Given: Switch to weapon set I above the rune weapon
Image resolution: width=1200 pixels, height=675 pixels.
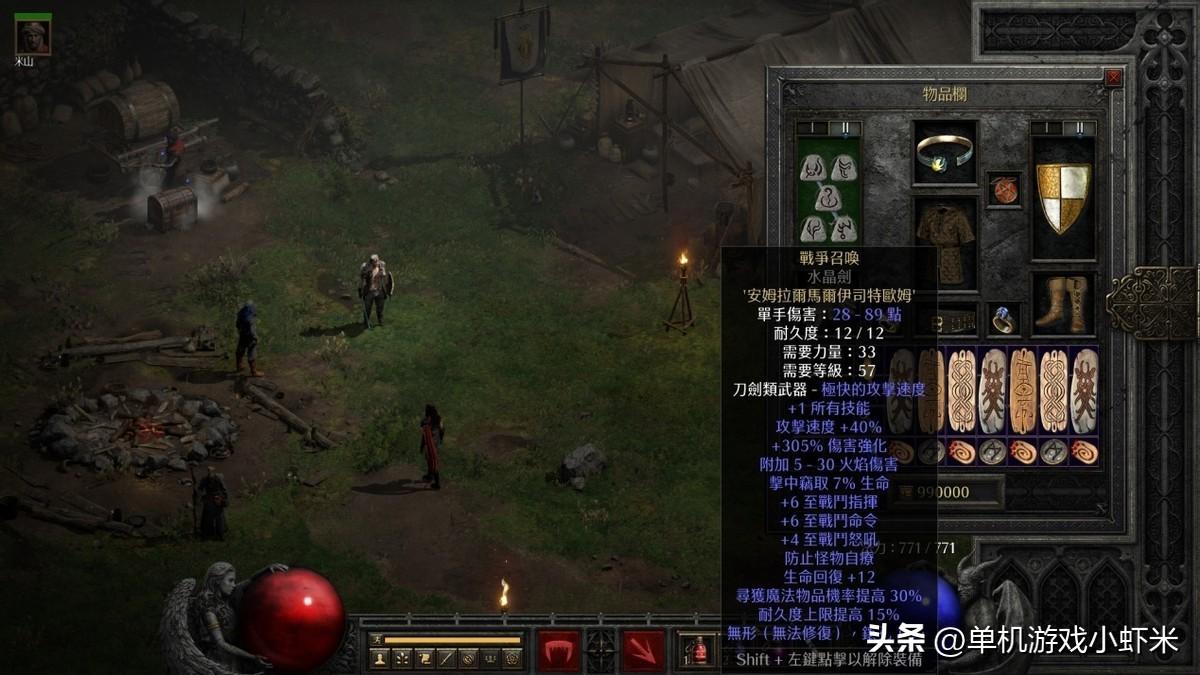Looking at the screenshot, I should click(810, 128).
